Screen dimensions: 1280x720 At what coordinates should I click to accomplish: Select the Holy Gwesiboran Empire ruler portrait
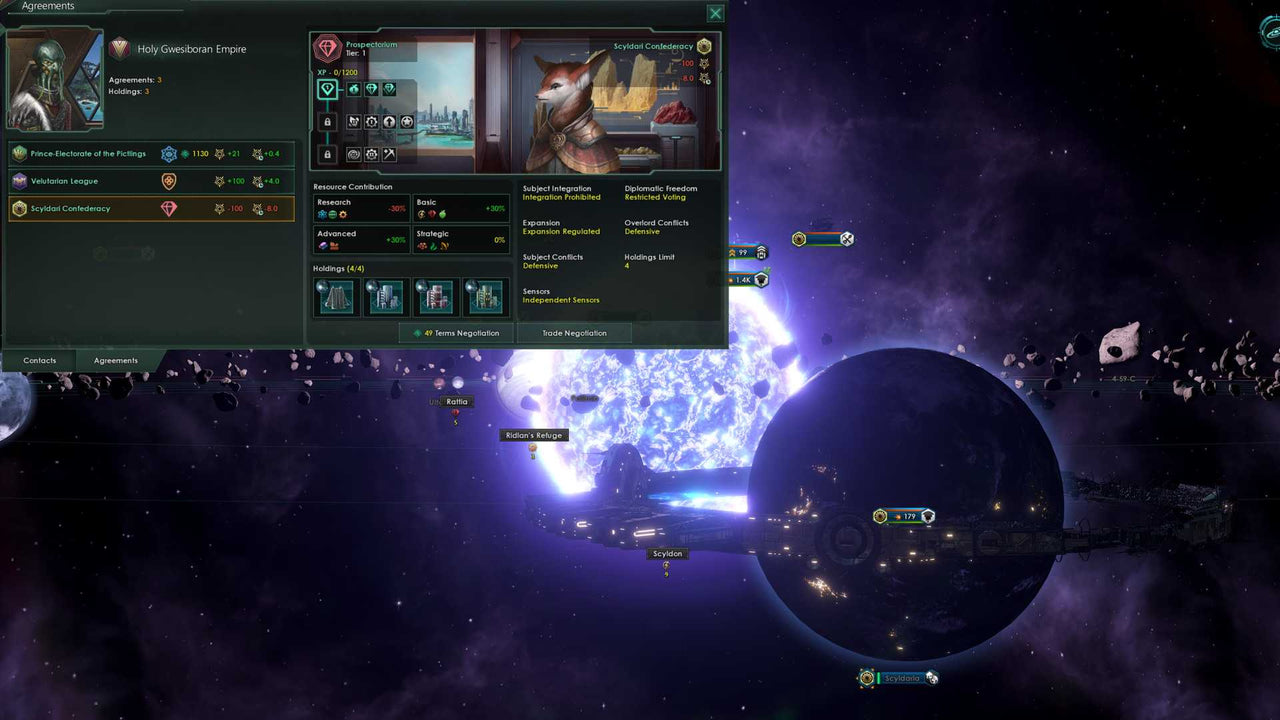pos(54,78)
